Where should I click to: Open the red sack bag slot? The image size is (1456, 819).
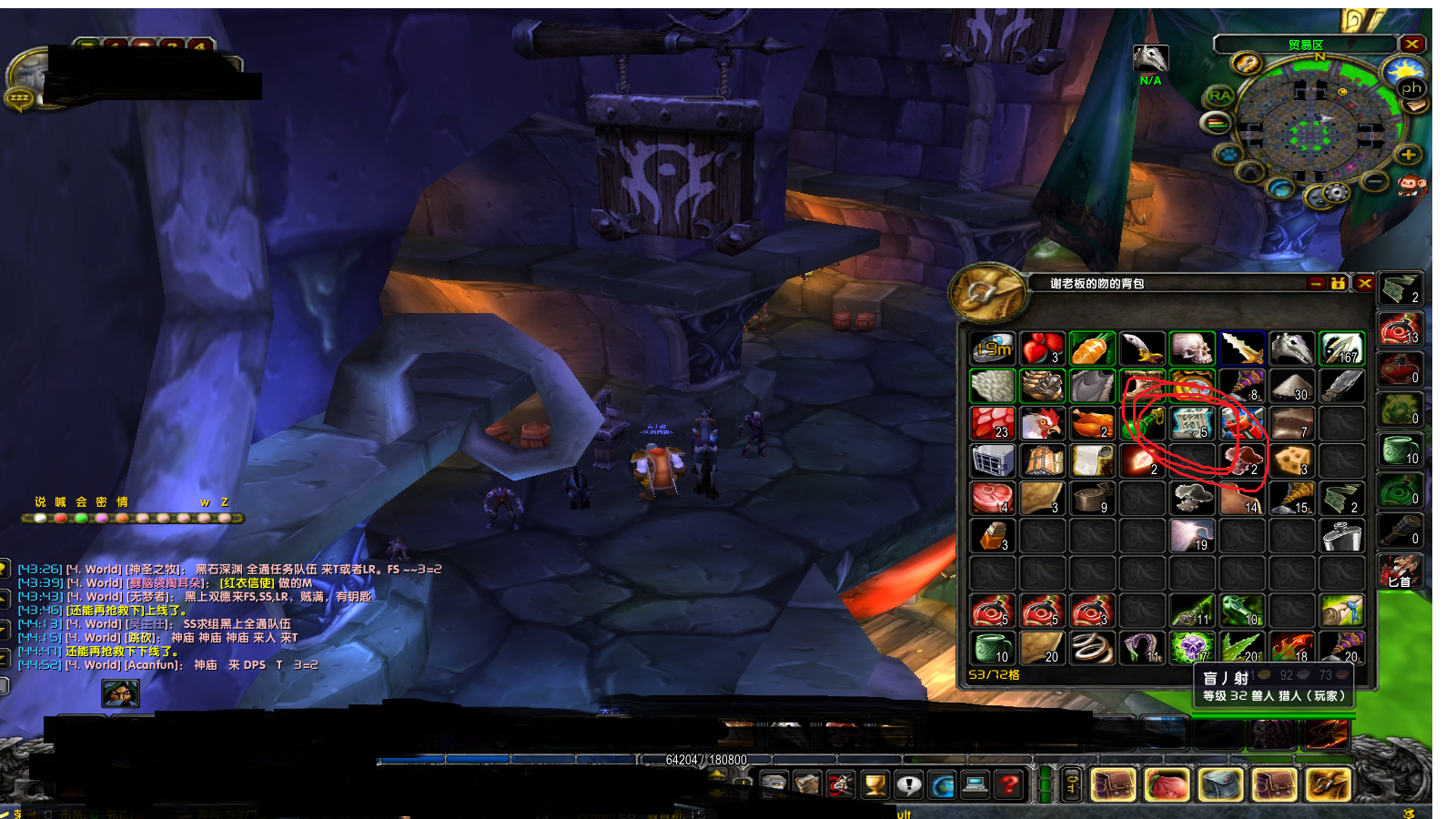coord(1167,784)
